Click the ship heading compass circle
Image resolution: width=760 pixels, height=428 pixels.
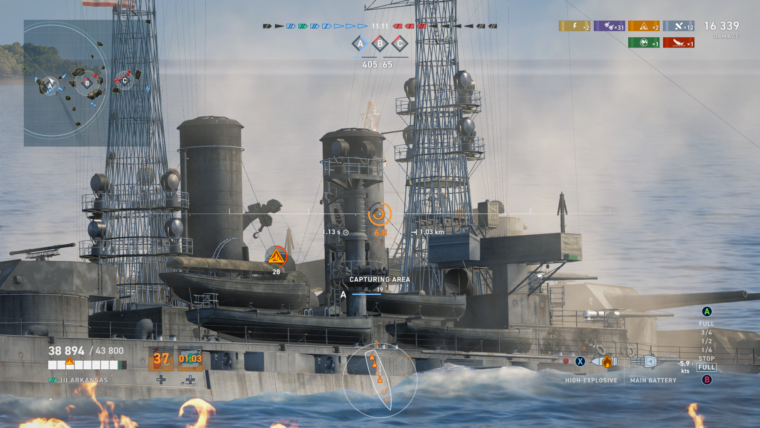pyautogui.click(x=380, y=381)
